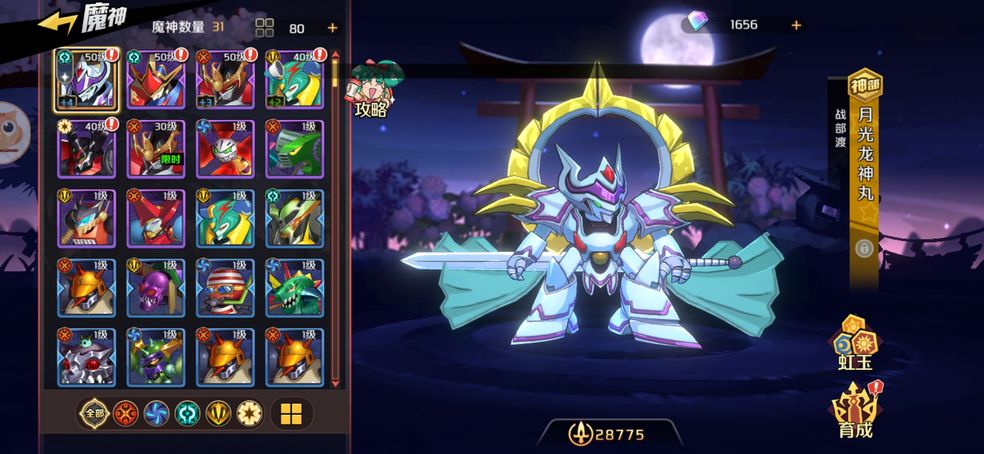
Task: Filter by the yellow sun type
Action: click(249, 414)
